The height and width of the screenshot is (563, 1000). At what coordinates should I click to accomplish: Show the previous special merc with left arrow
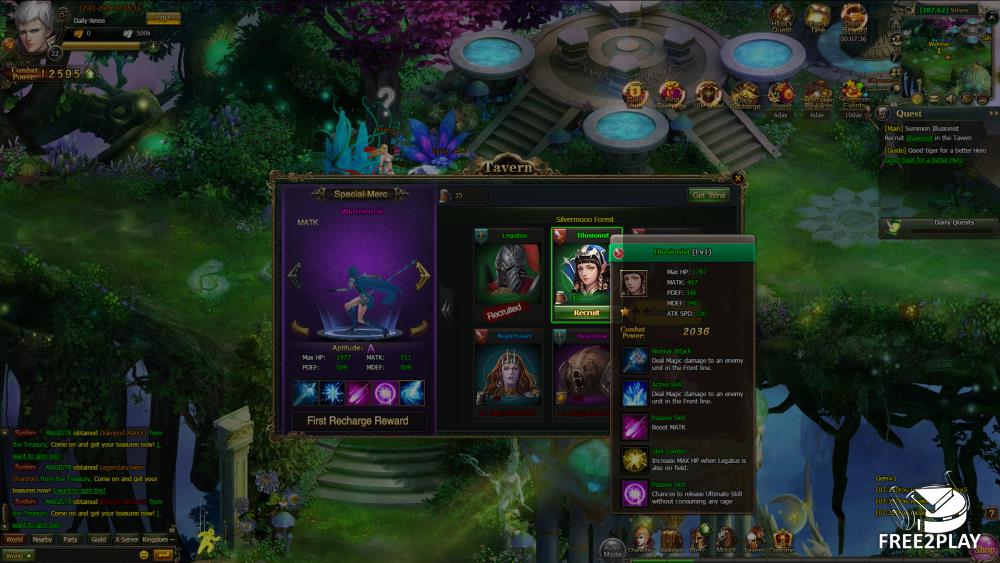294,275
